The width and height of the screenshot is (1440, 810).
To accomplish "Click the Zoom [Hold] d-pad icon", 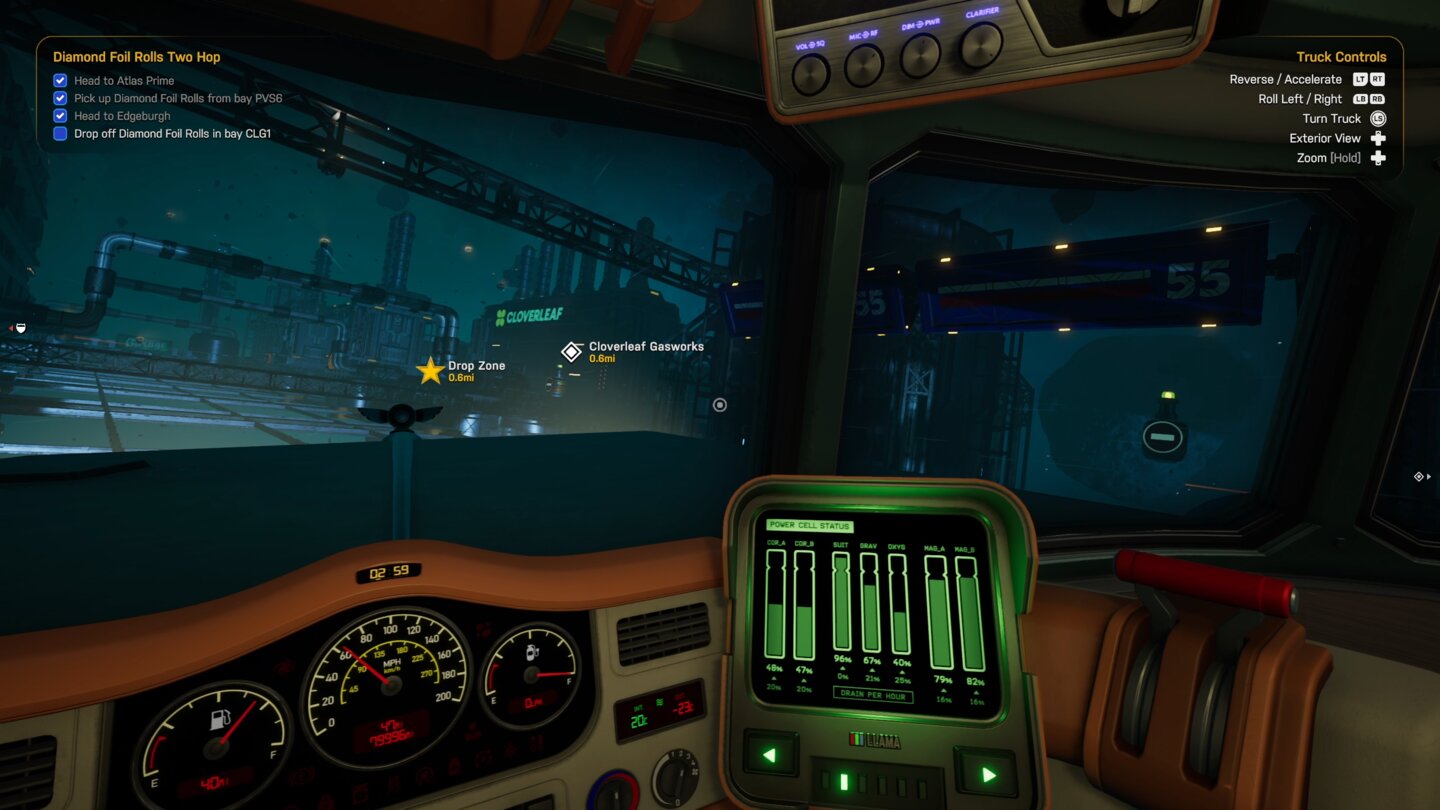I will [x=1377, y=157].
